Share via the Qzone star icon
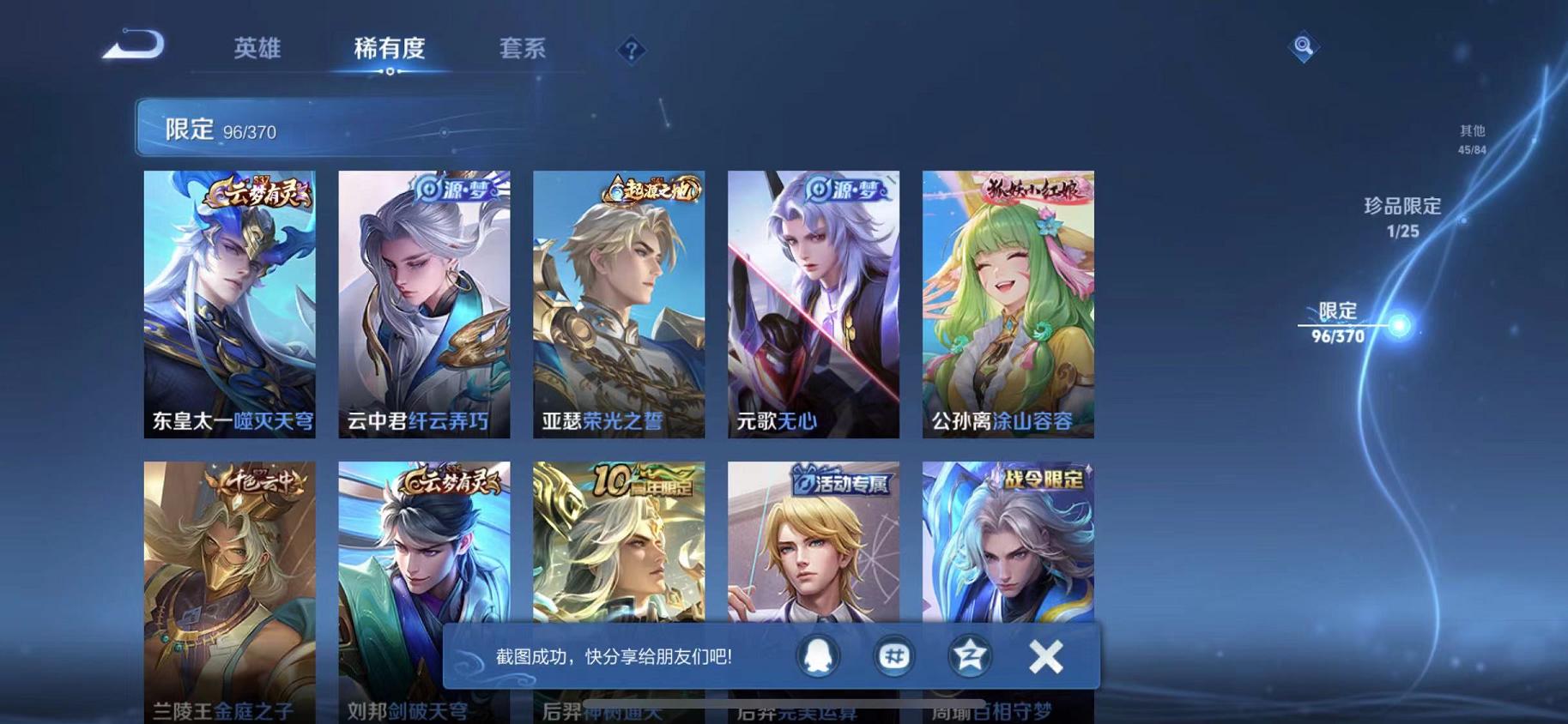Screen dimensions: 1568x724 click(968, 655)
